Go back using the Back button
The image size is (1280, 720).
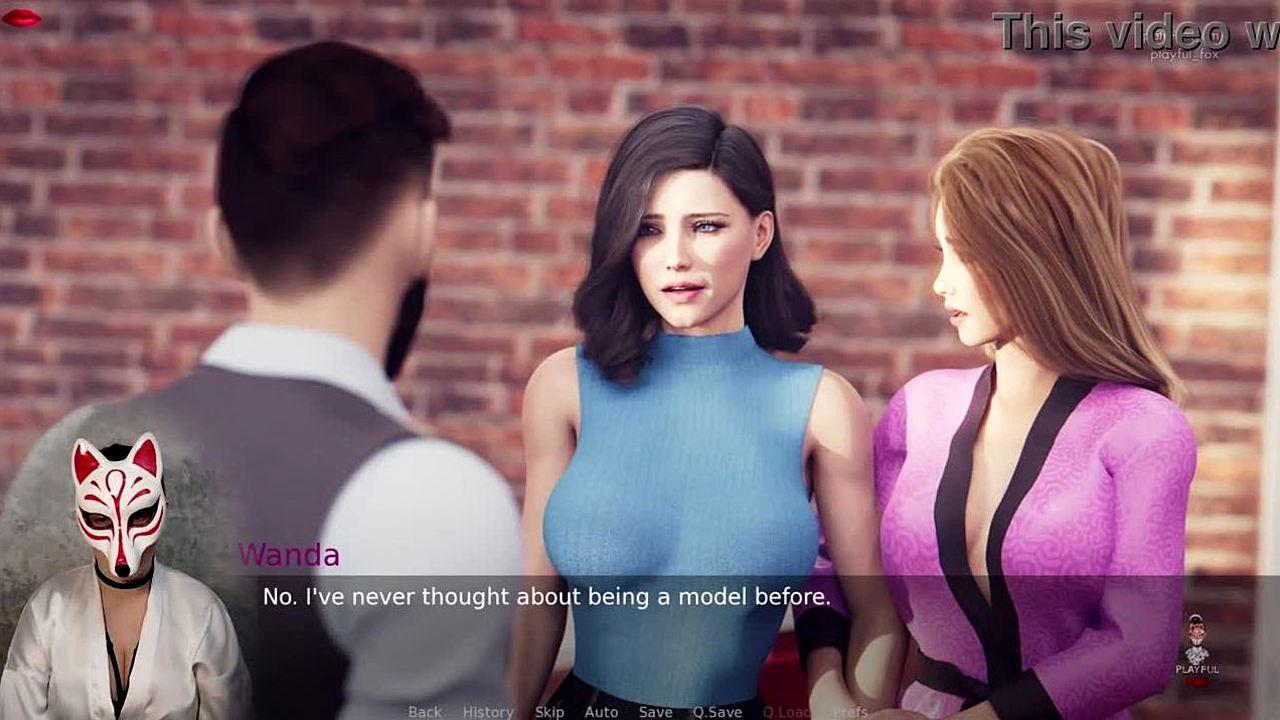click(x=424, y=711)
